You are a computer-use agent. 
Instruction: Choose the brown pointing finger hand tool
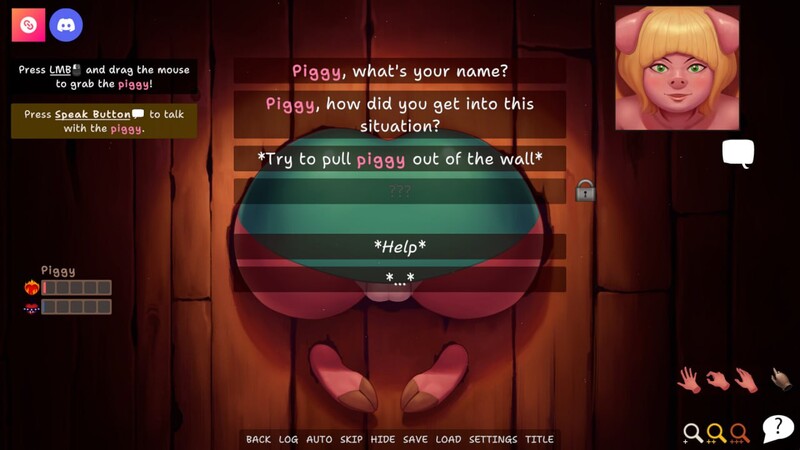pos(781,379)
